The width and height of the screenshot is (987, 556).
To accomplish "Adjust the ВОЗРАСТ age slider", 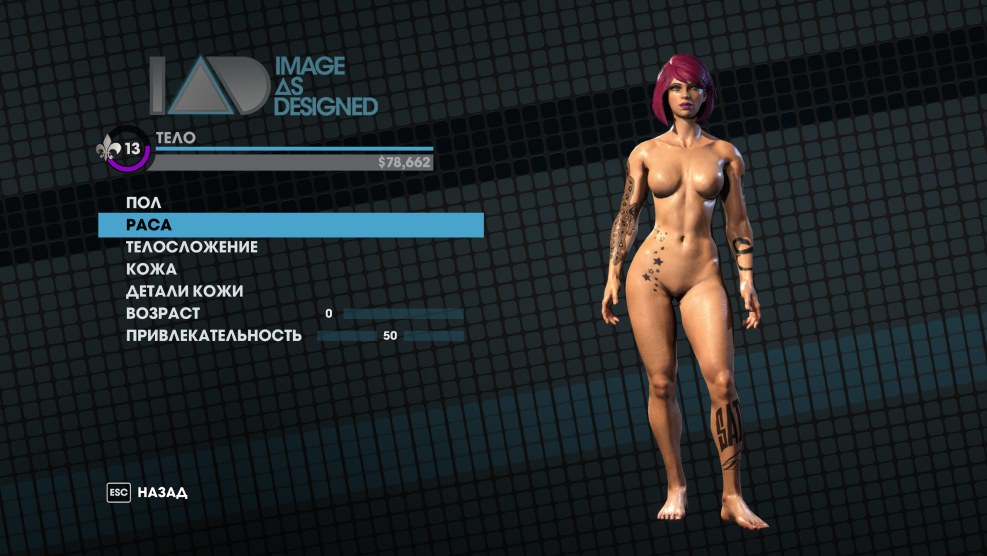I will 402,314.
